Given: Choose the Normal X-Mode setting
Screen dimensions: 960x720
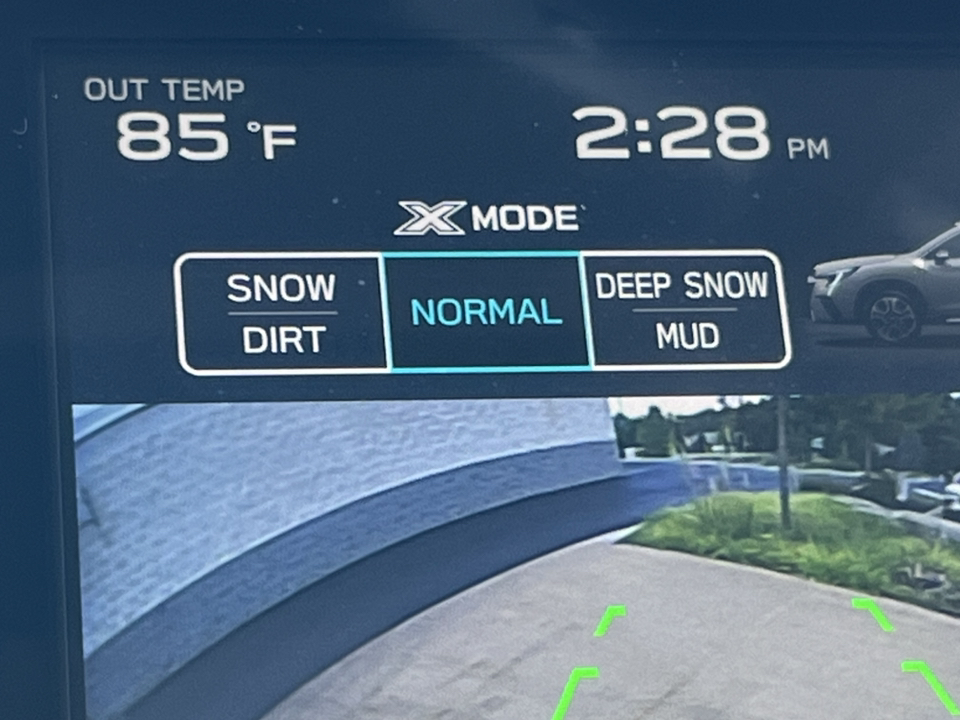Looking at the screenshot, I should click(486, 312).
